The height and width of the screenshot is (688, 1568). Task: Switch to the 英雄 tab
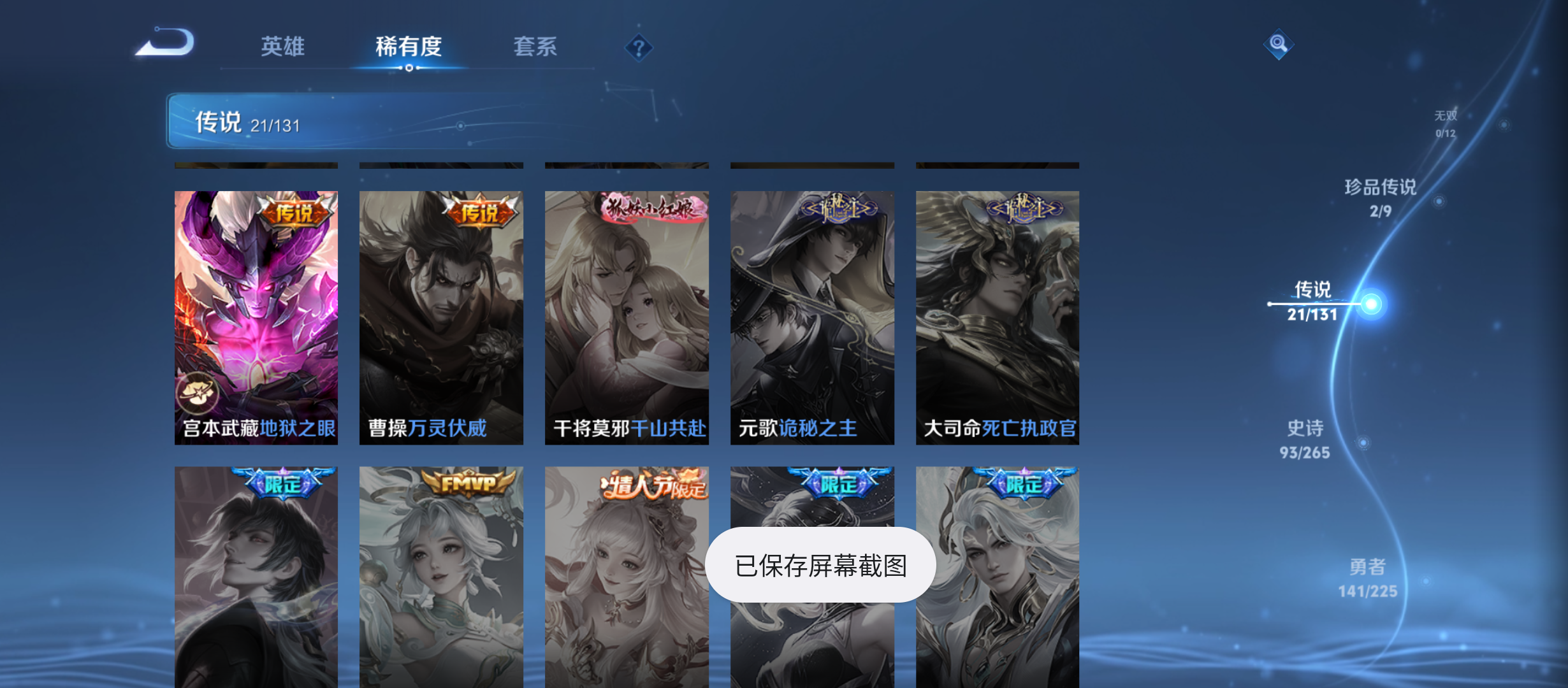tap(281, 47)
